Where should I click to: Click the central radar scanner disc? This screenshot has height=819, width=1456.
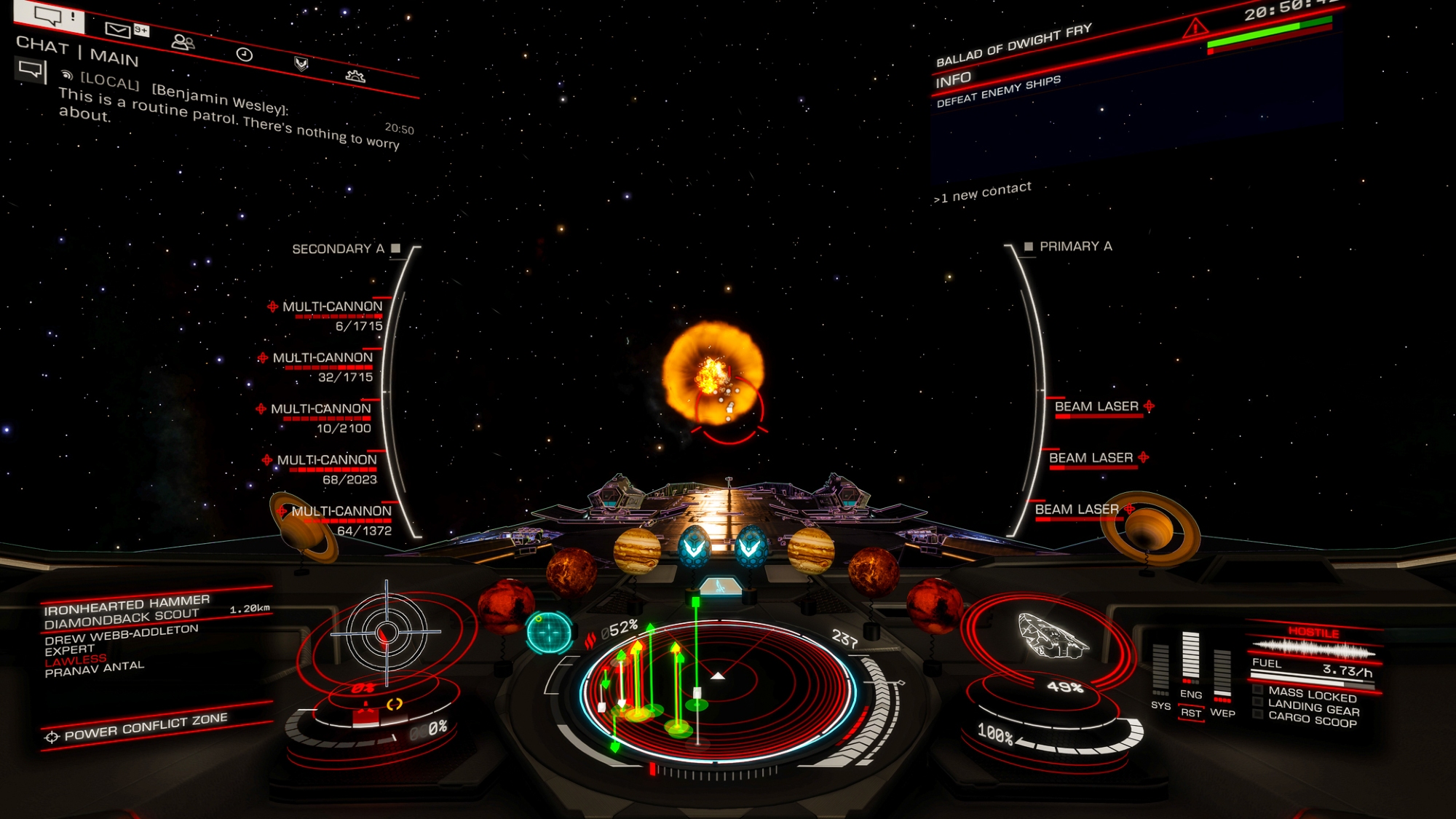[717, 688]
